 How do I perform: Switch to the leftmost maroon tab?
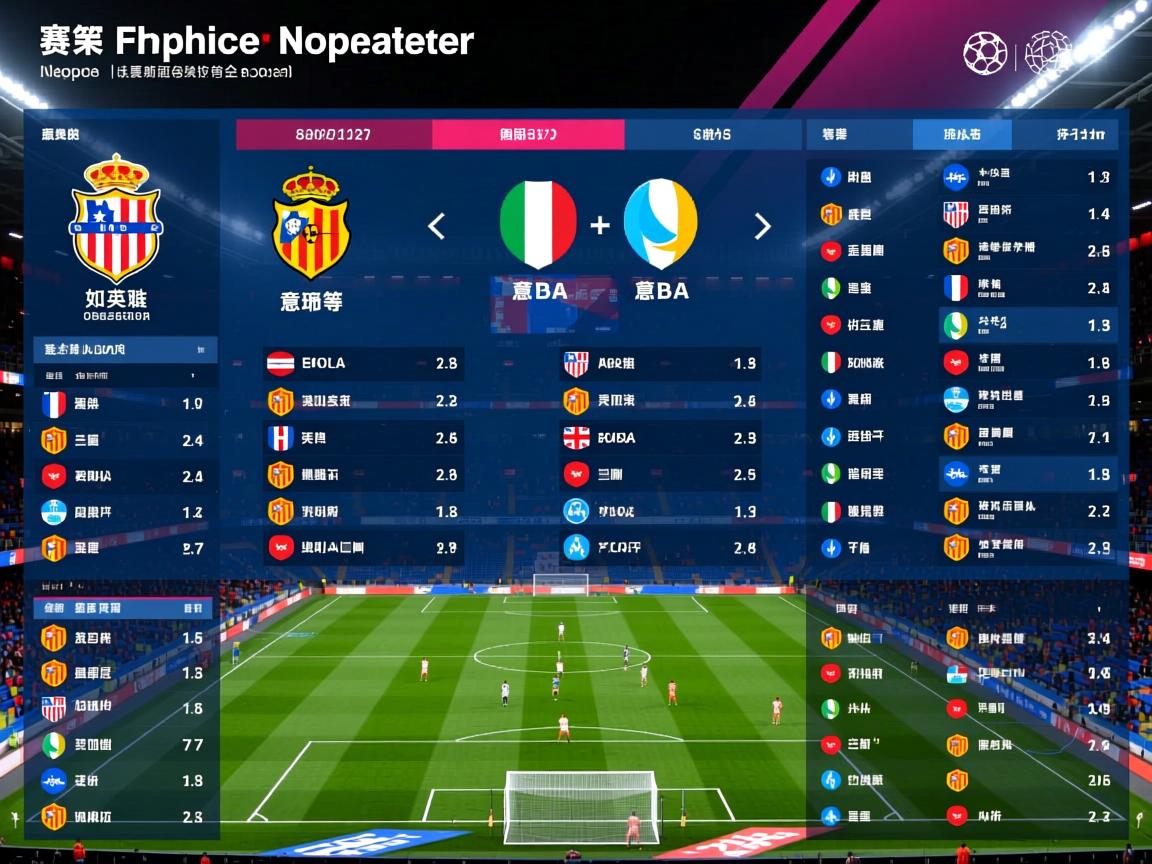click(334, 134)
